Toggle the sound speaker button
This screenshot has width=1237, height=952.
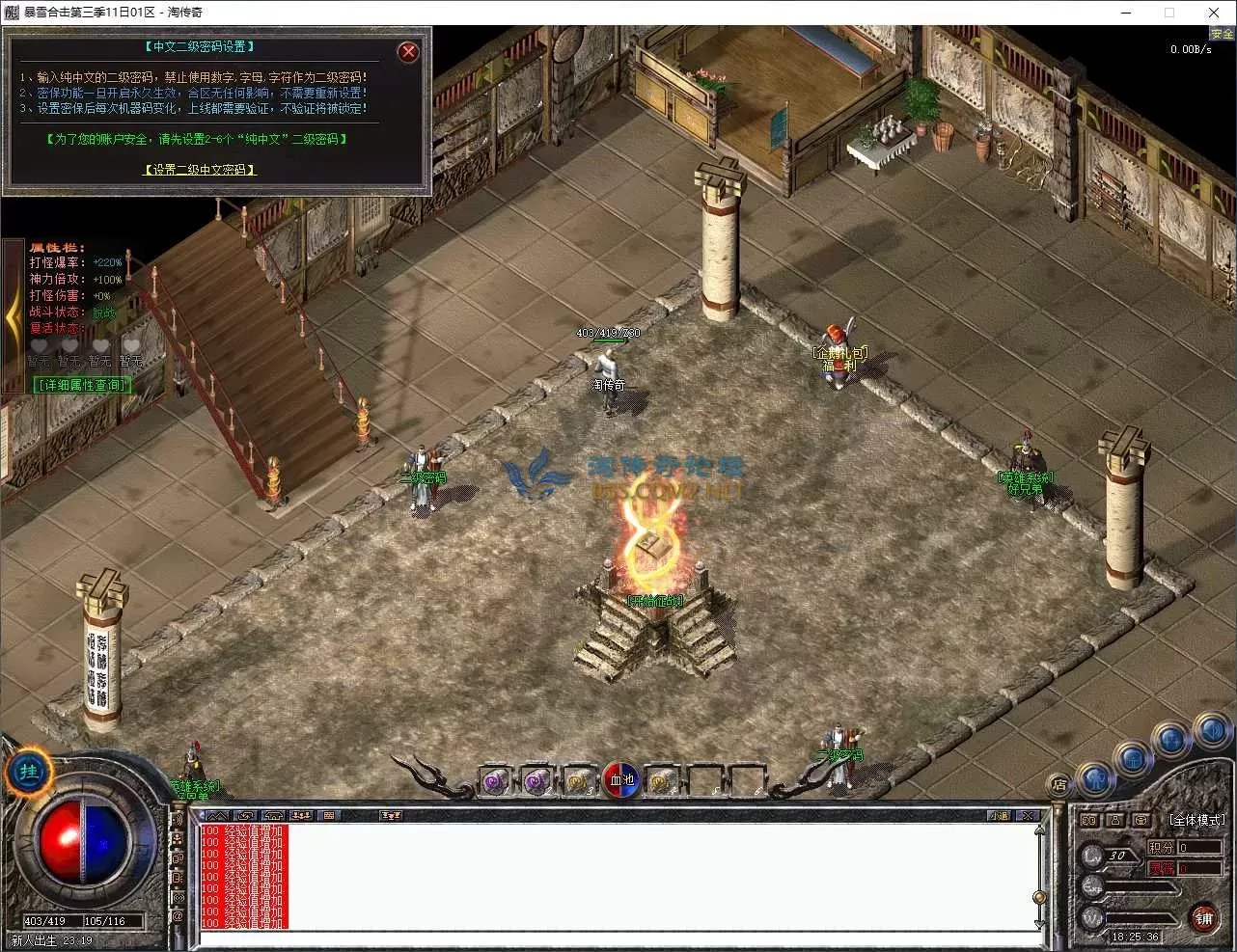pyautogui.click(x=1212, y=732)
